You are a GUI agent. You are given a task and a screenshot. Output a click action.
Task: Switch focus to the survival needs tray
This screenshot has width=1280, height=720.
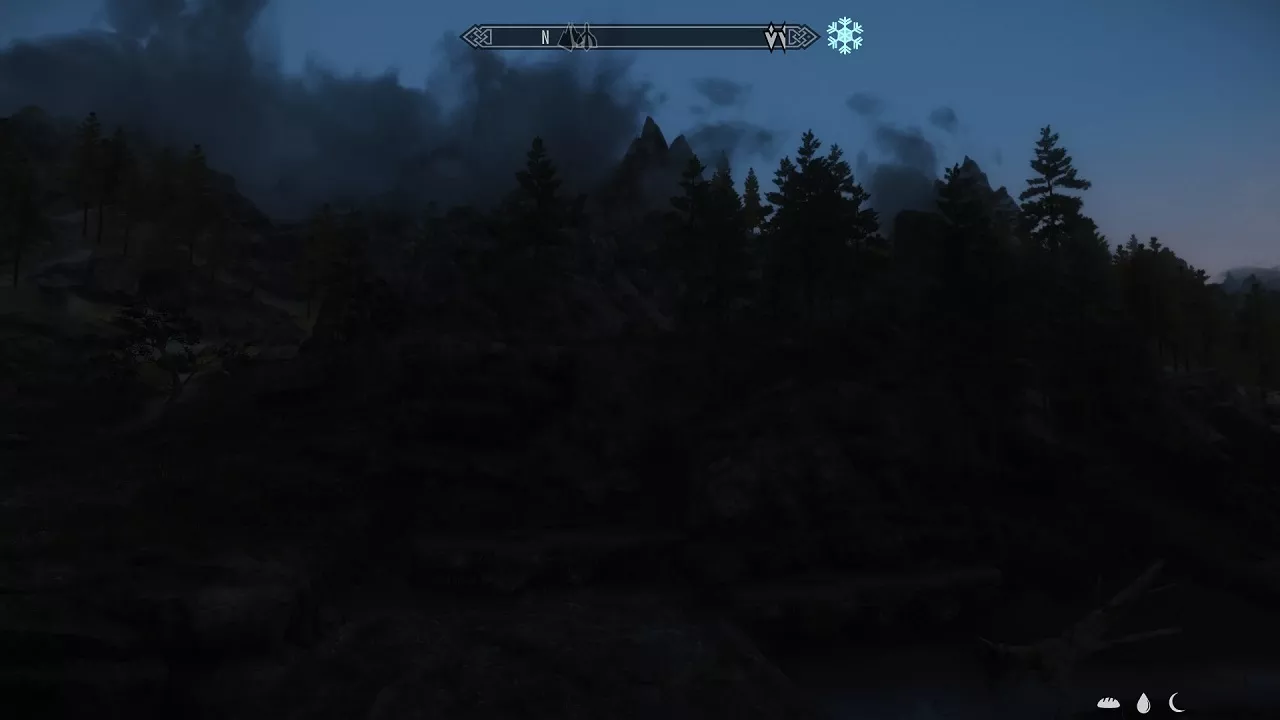pos(1143,701)
